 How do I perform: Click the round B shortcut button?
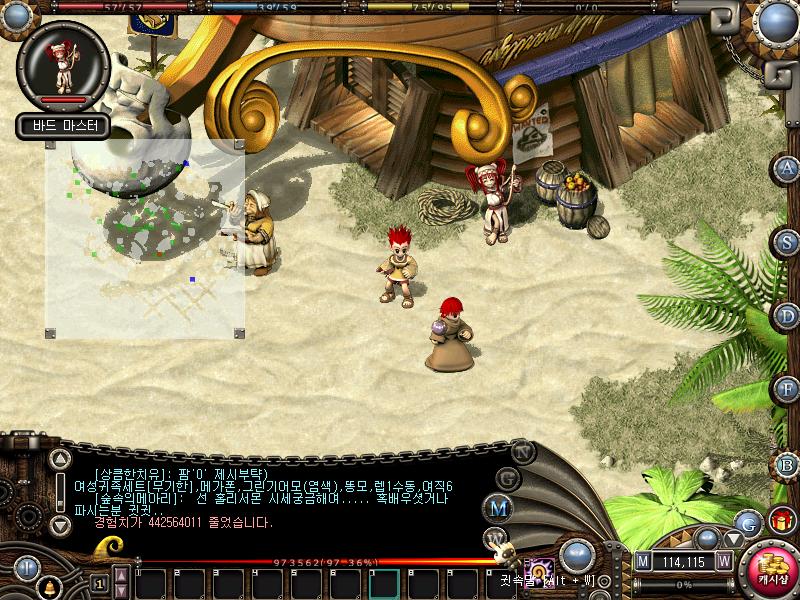pos(787,464)
